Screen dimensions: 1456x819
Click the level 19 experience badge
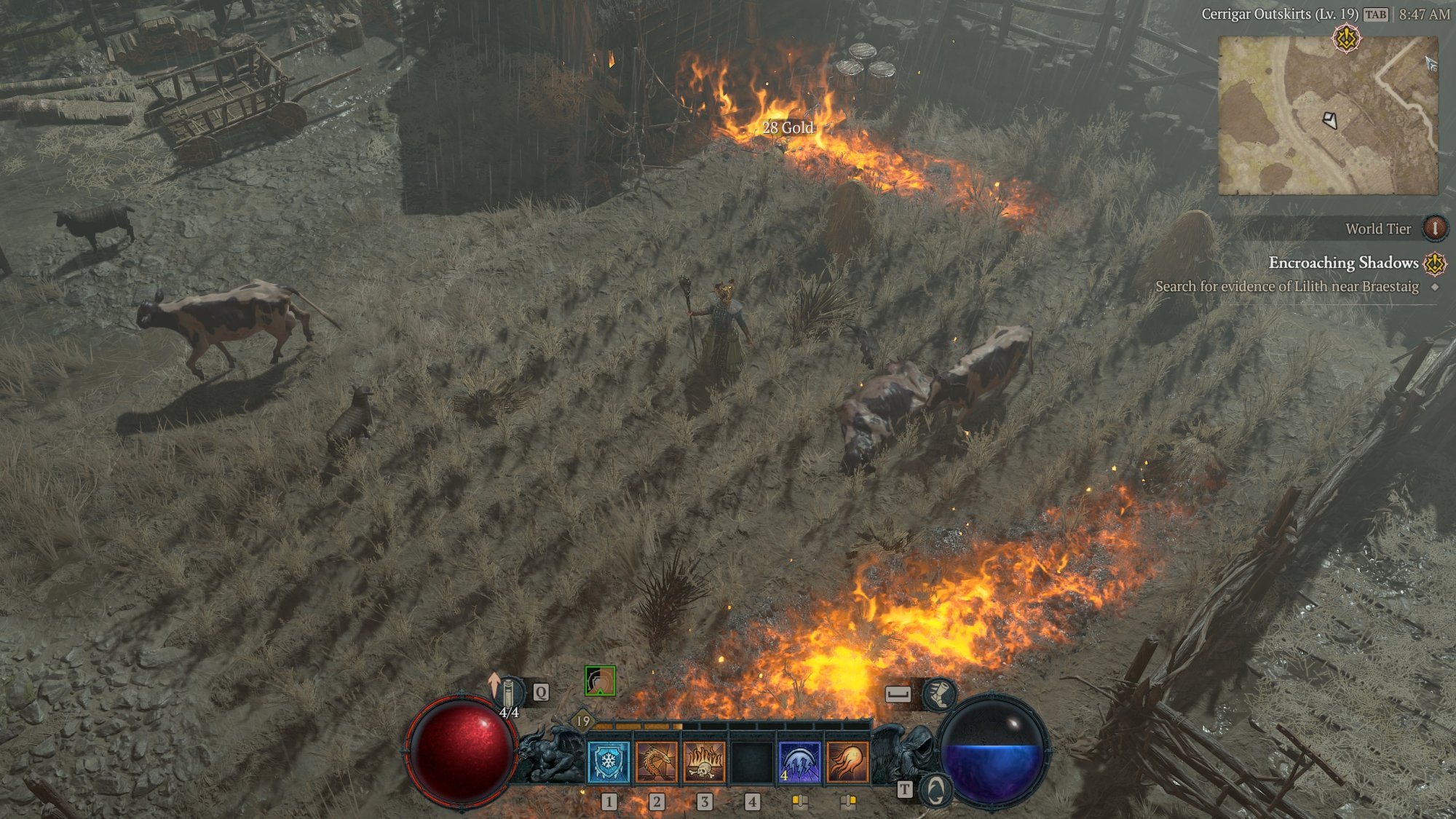pos(583,721)
